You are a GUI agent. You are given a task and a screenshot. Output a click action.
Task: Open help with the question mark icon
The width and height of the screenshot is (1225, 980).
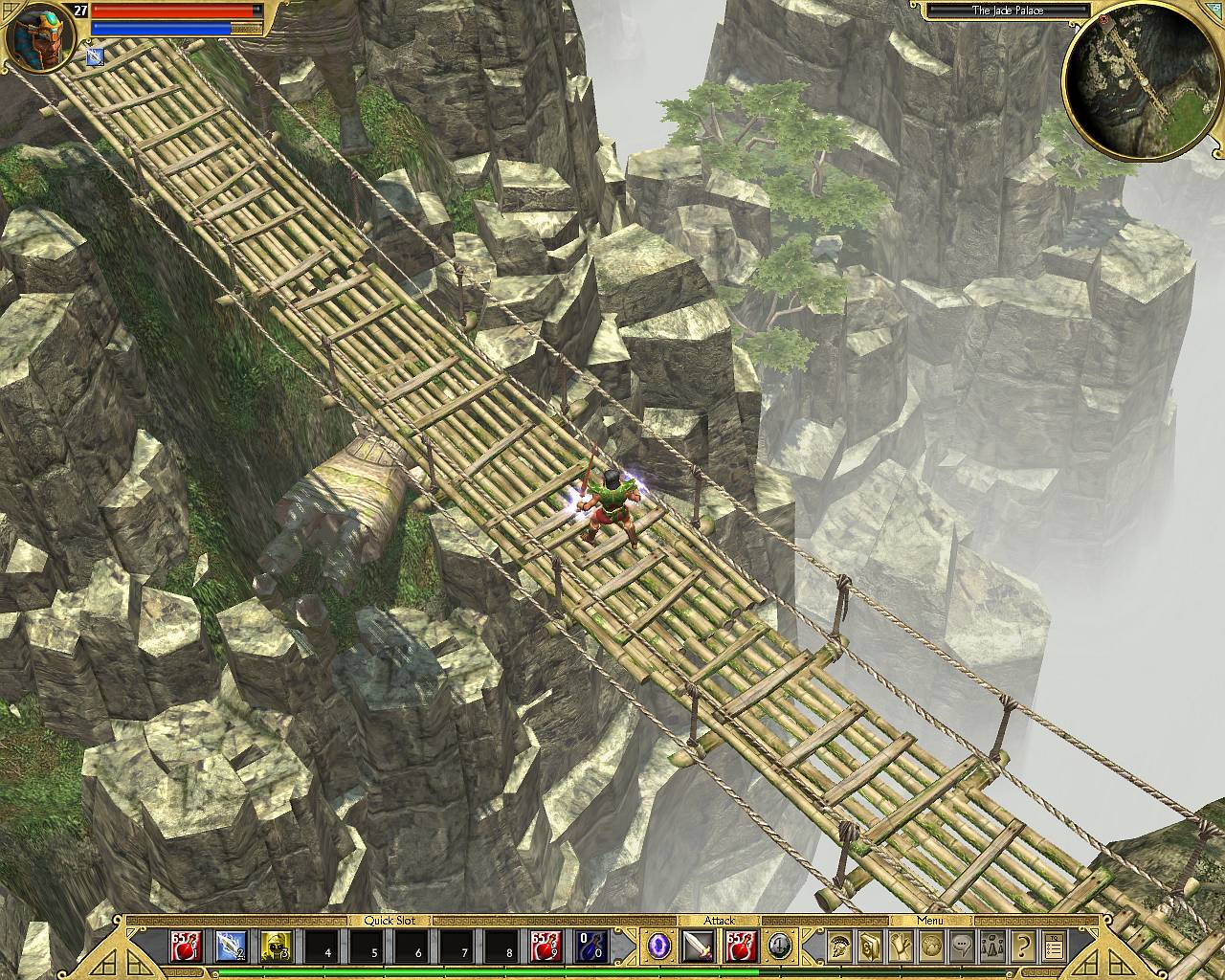(1023, 946)
